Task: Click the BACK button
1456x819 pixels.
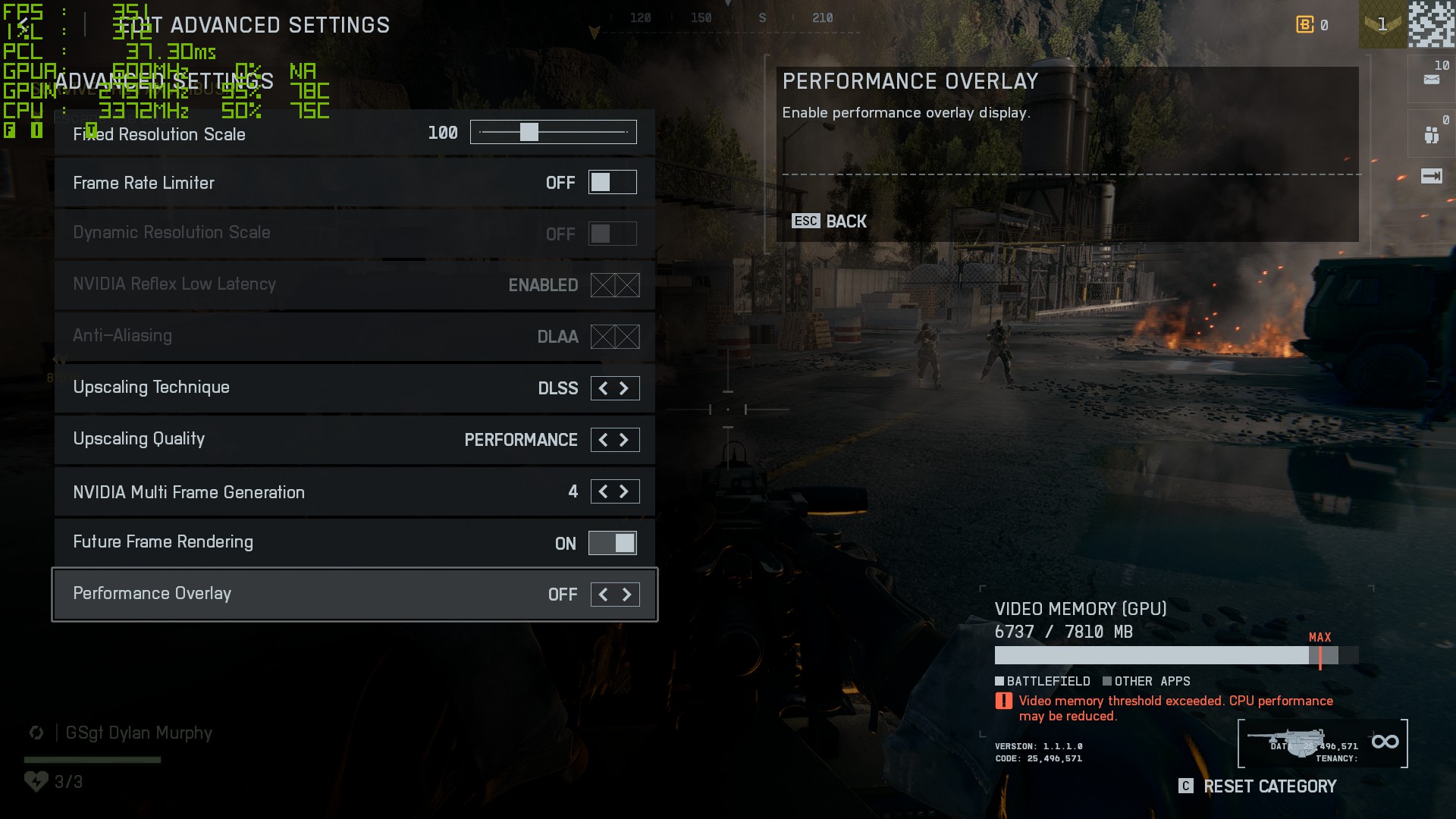Action: 830,221
